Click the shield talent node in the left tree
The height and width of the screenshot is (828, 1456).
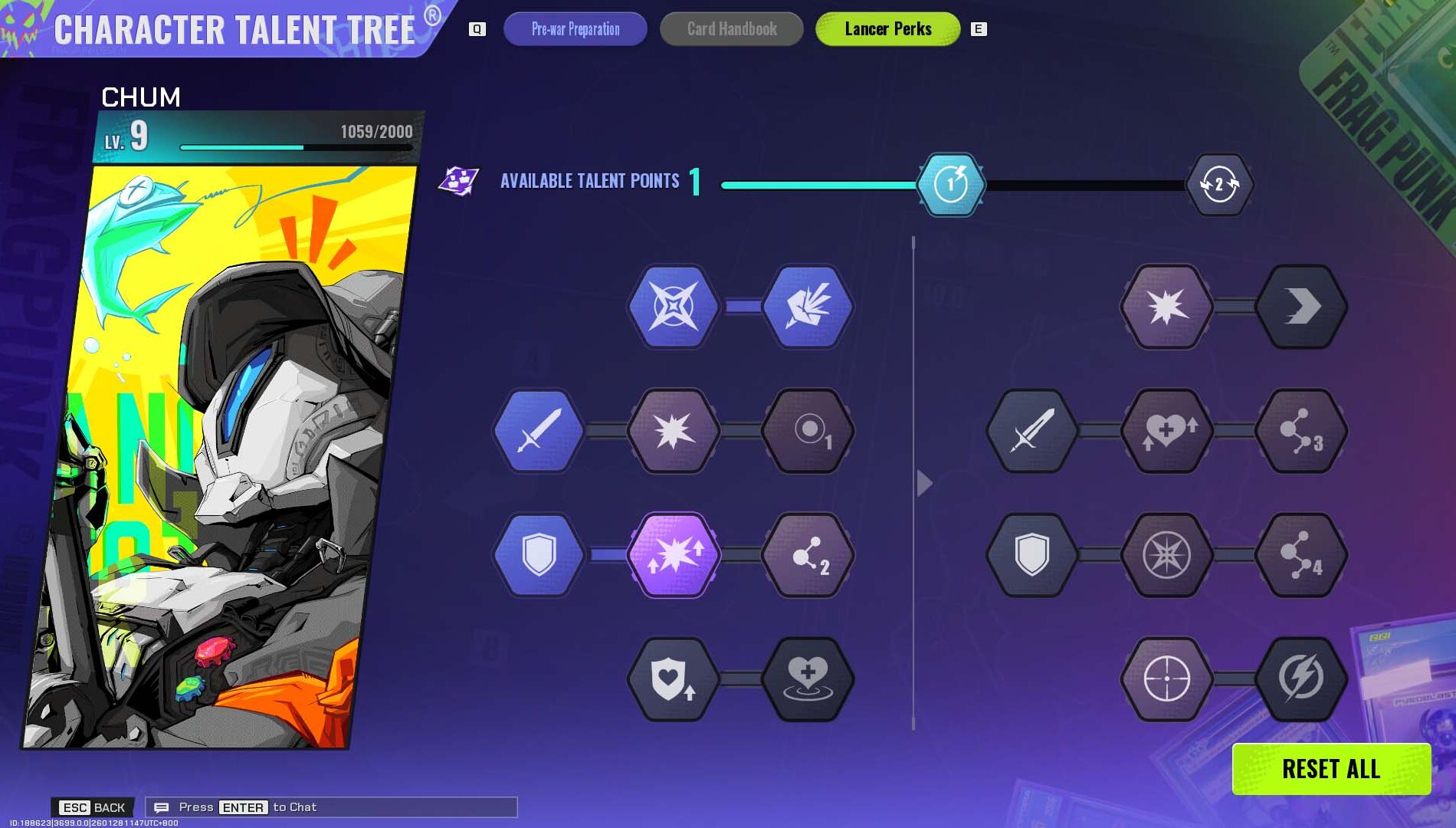pos(539,557)
